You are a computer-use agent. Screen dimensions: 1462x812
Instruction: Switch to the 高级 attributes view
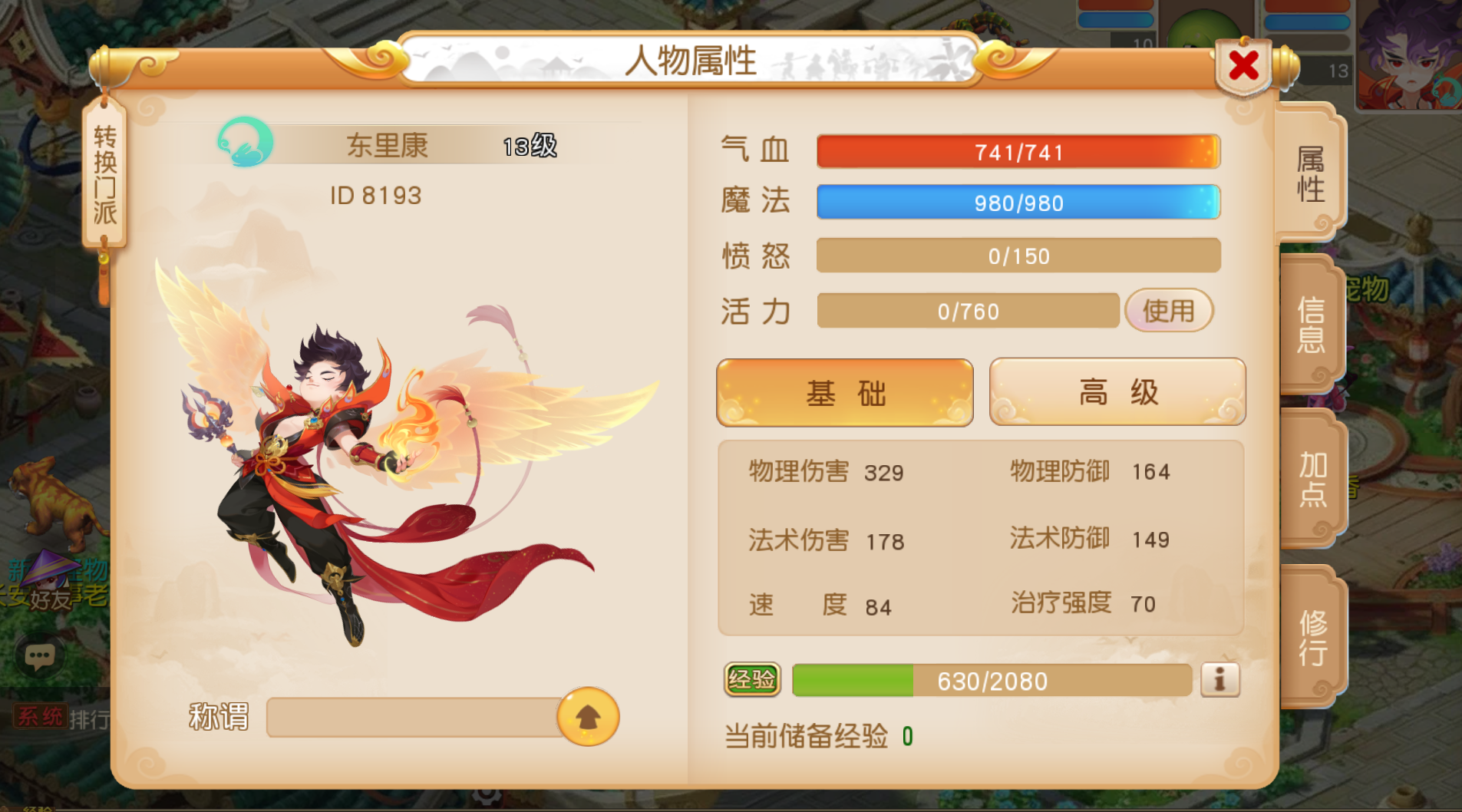[1117, 392]
